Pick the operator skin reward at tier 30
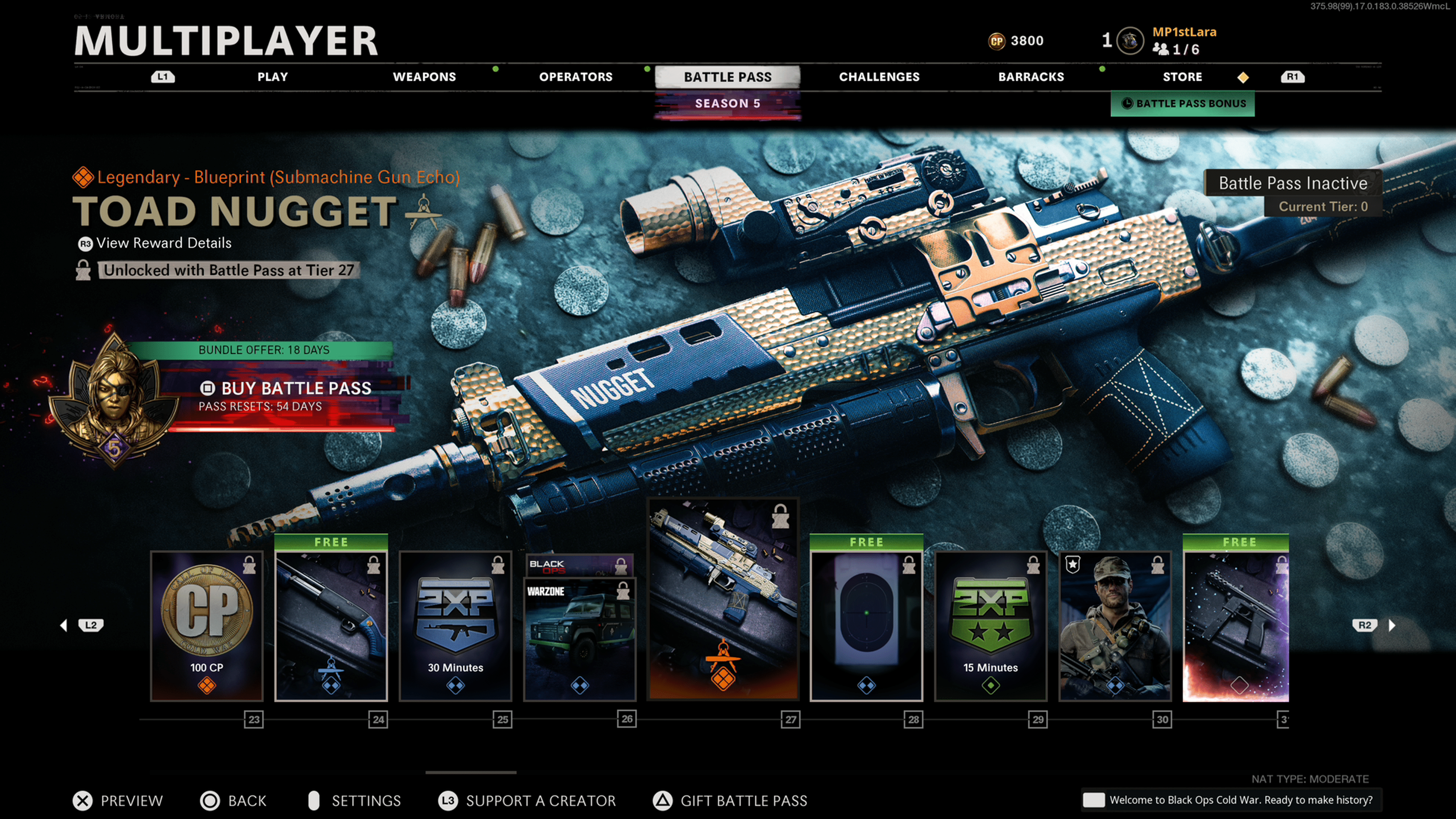This screenshot has height=819, width=1456. coord(1115,626)
